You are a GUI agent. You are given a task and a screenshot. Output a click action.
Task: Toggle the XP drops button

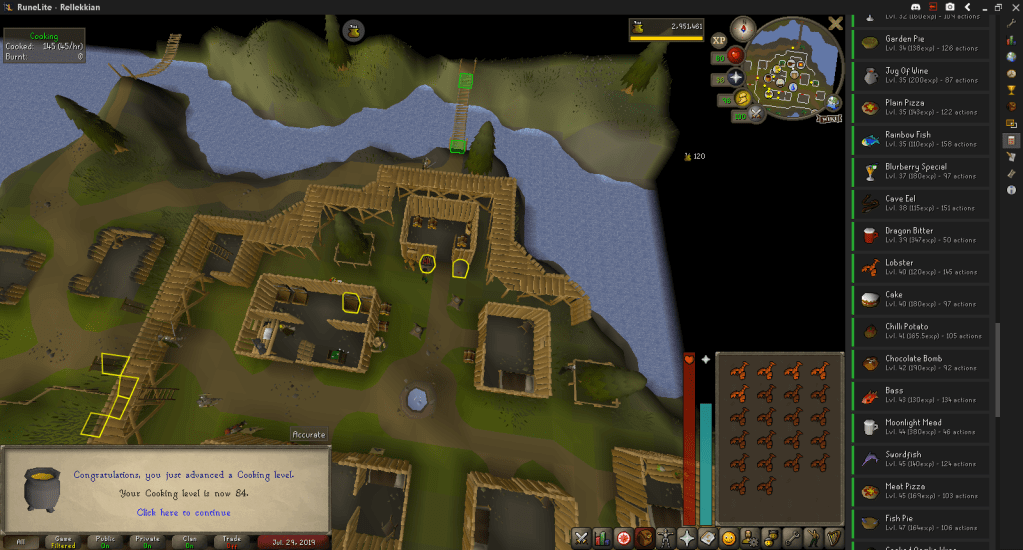(x=719, y=40)
